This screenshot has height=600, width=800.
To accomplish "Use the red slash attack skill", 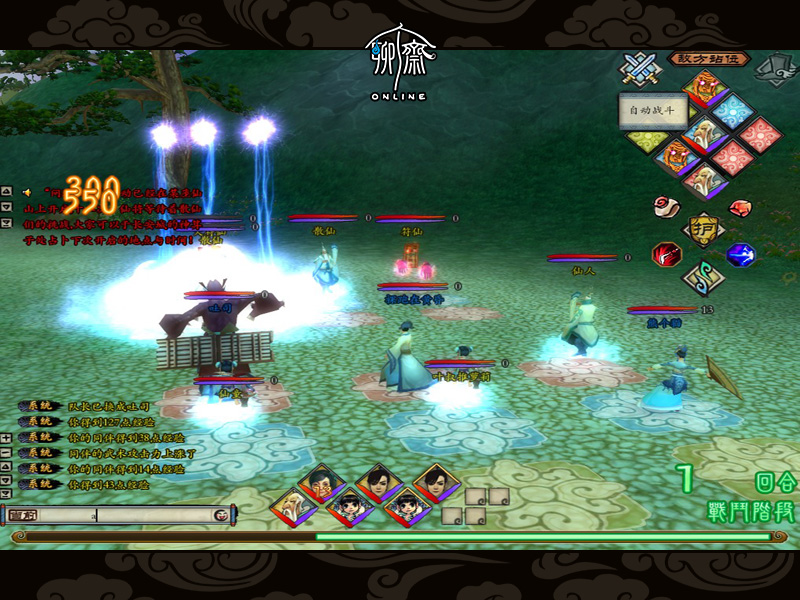I will pyautogui.click(x=666, y=254).
